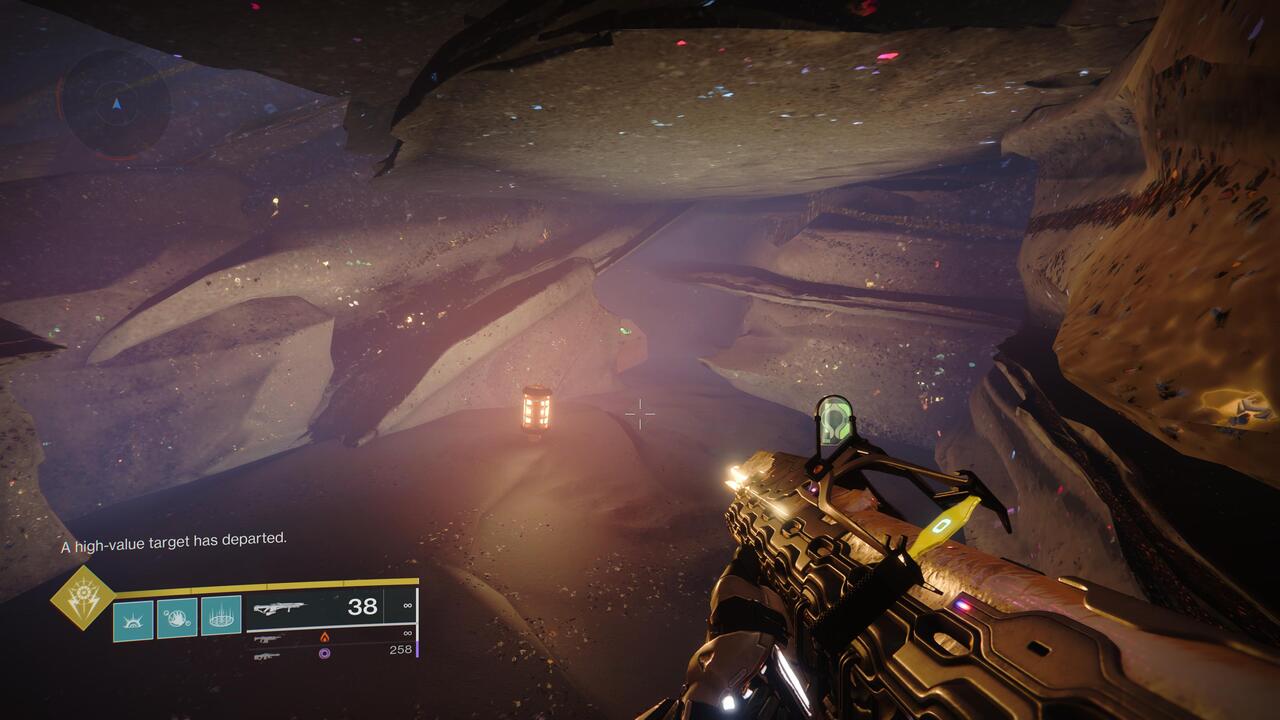Click the glowing lantern on the cave floor
The image size is (1280, 720).
(x=537, y=410)
